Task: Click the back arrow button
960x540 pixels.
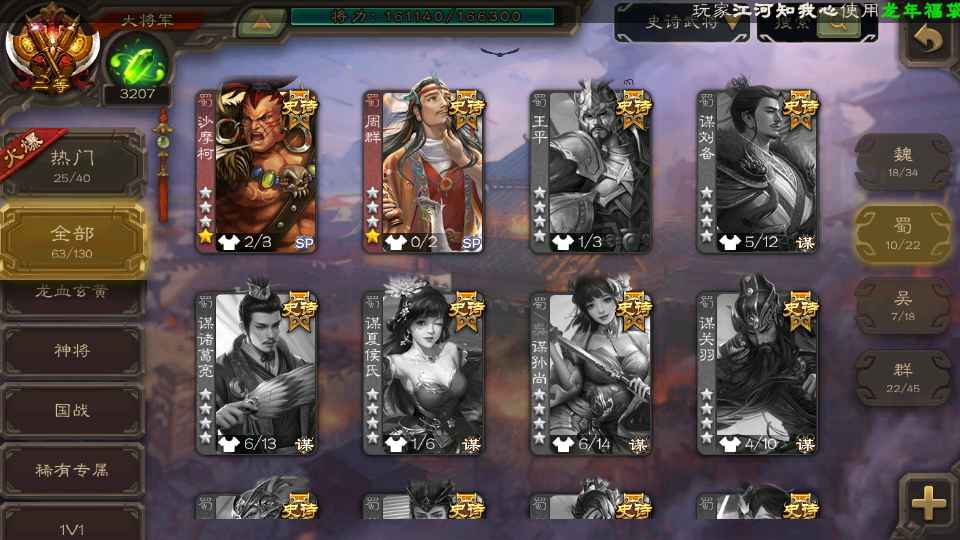Action: pos(929,40)
